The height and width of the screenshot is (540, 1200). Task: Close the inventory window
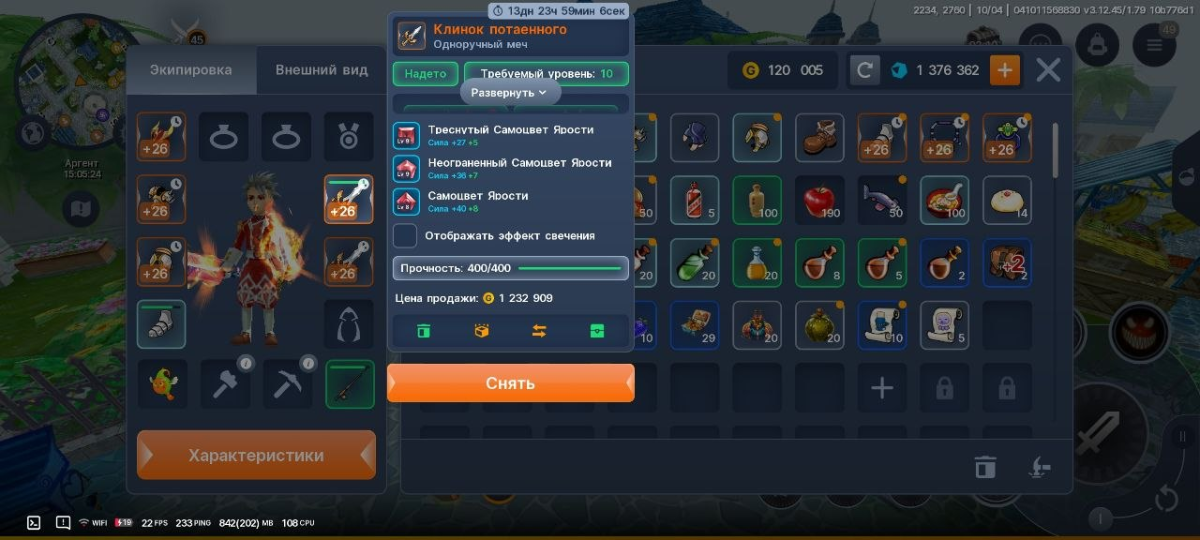pyautogui.click(x=1048, y=70)
